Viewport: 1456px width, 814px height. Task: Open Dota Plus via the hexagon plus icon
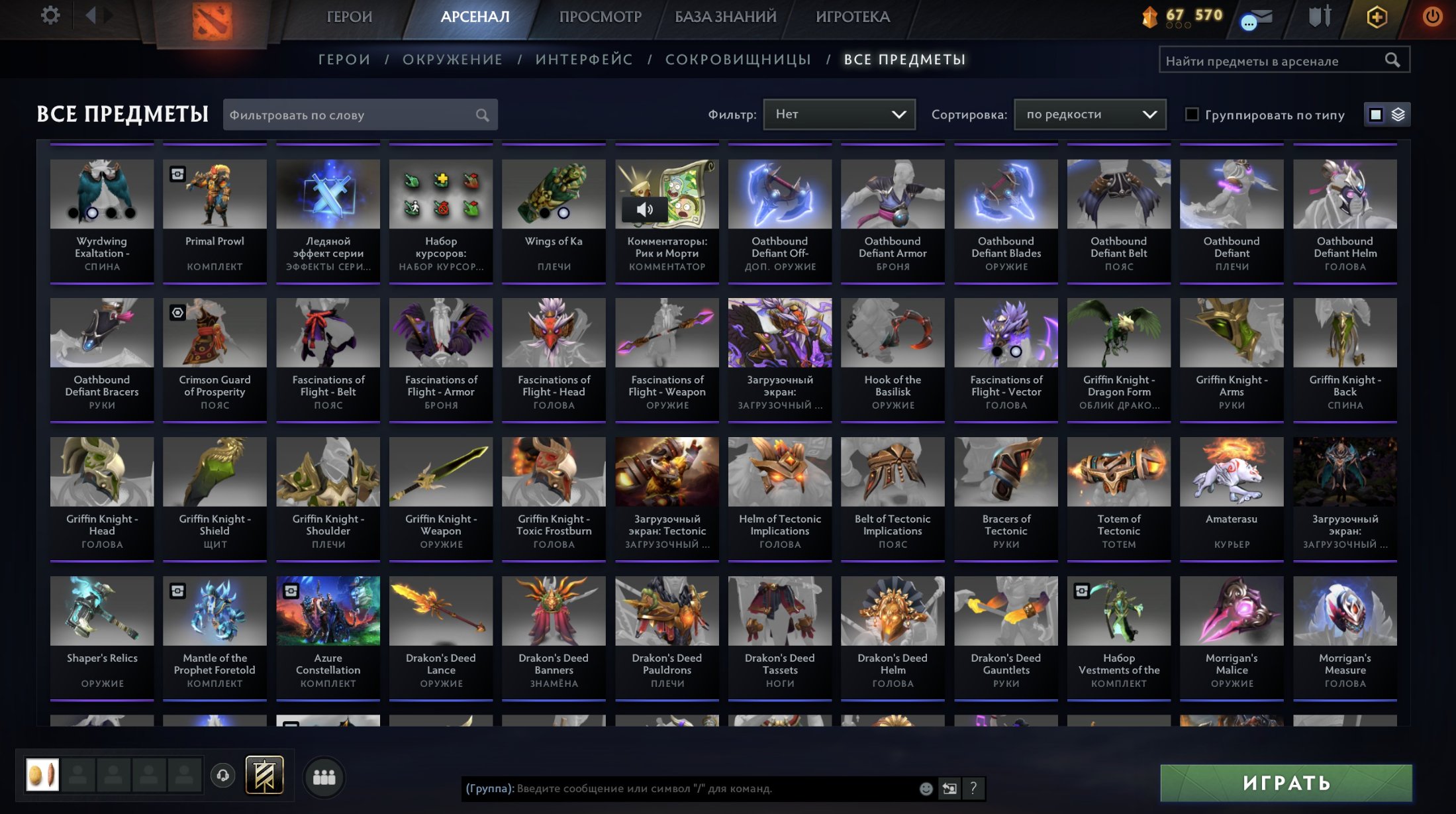(x=1377, y=17)
